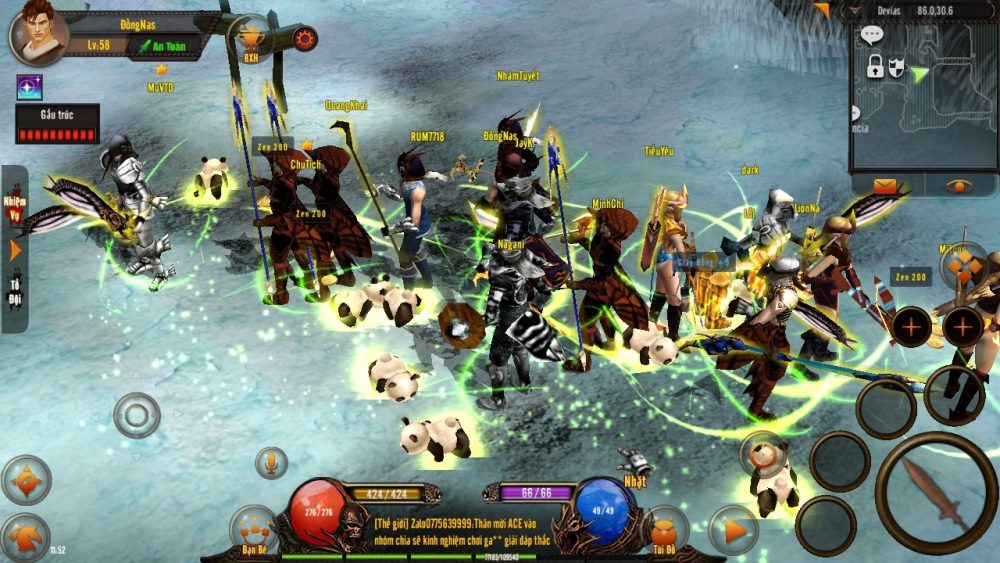Tap the microphone voice chat button
This screenshot has height=563, width=1000.
click(270, 462)
